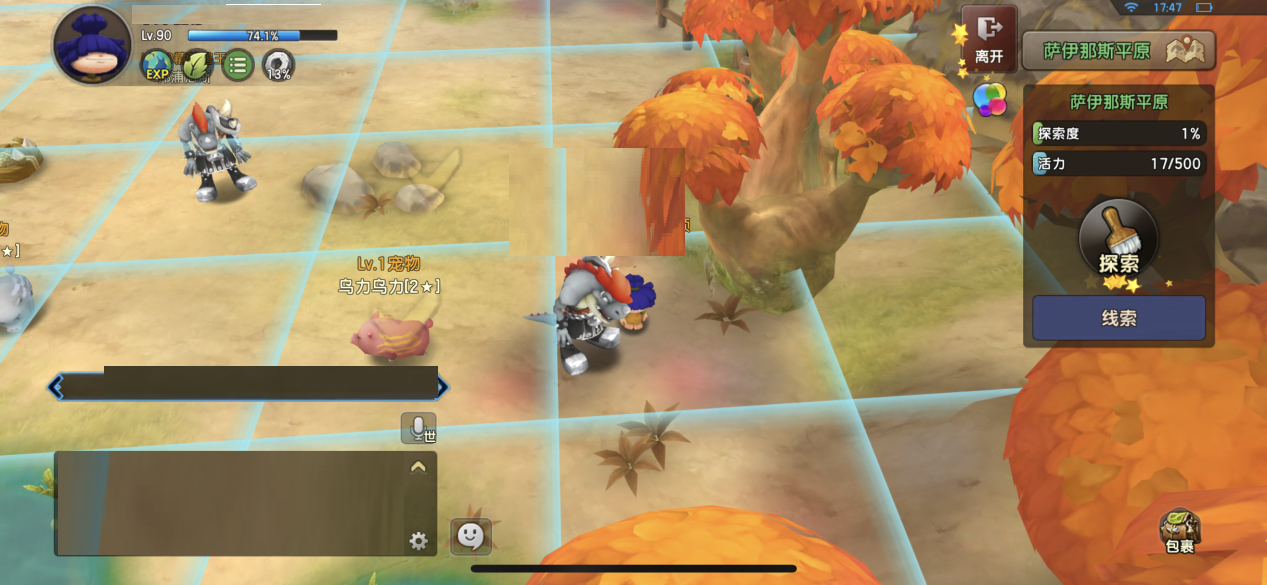Expand the chat box with the up arrow

pos(418,466)
